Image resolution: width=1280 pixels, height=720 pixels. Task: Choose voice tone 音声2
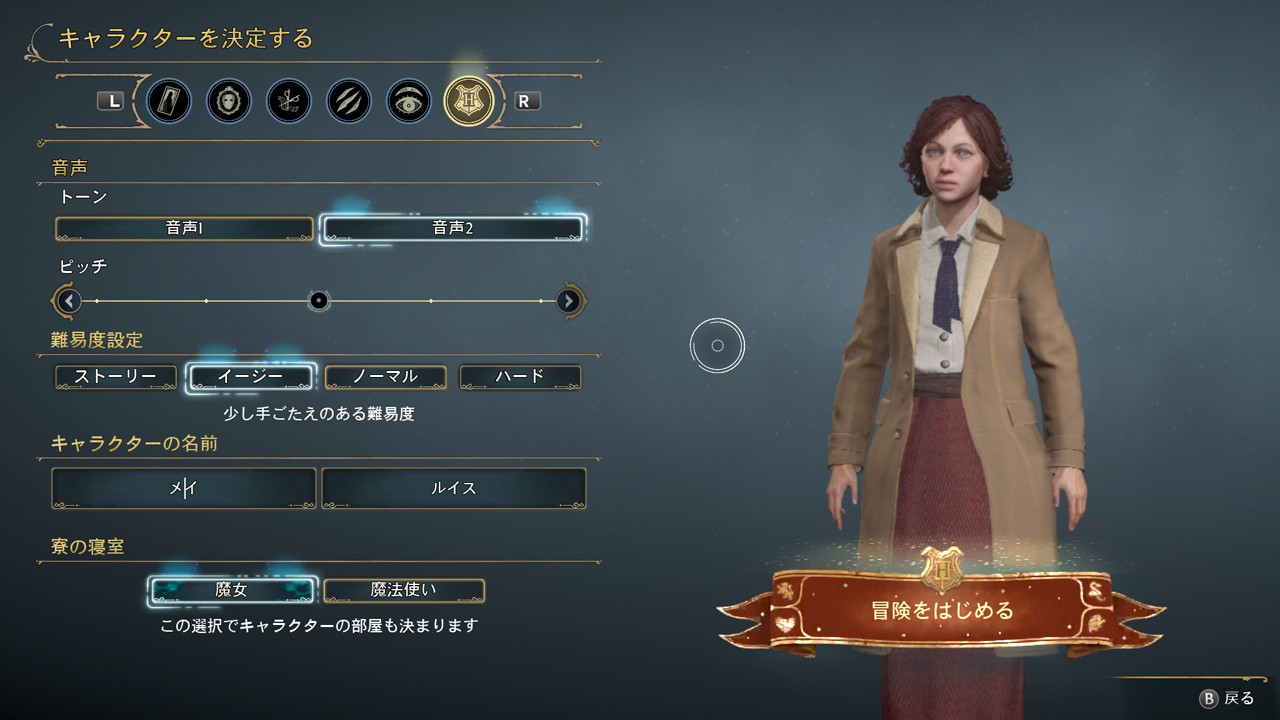coord(452,229)
